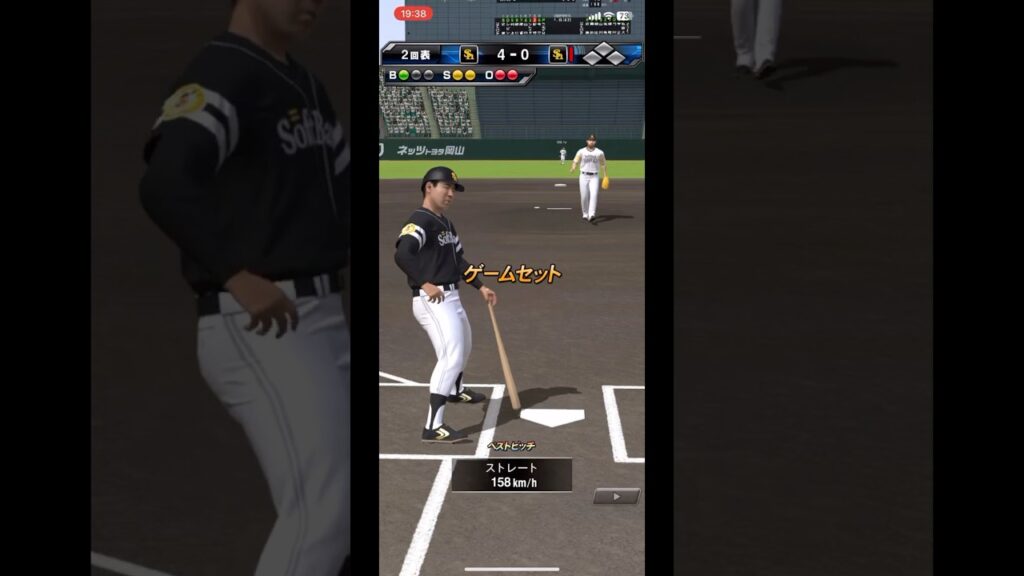The width and height of the screenshot is (1024, 576).
Task: Tap the red screen-recording time pill
Action: click(x=413, y=14)
